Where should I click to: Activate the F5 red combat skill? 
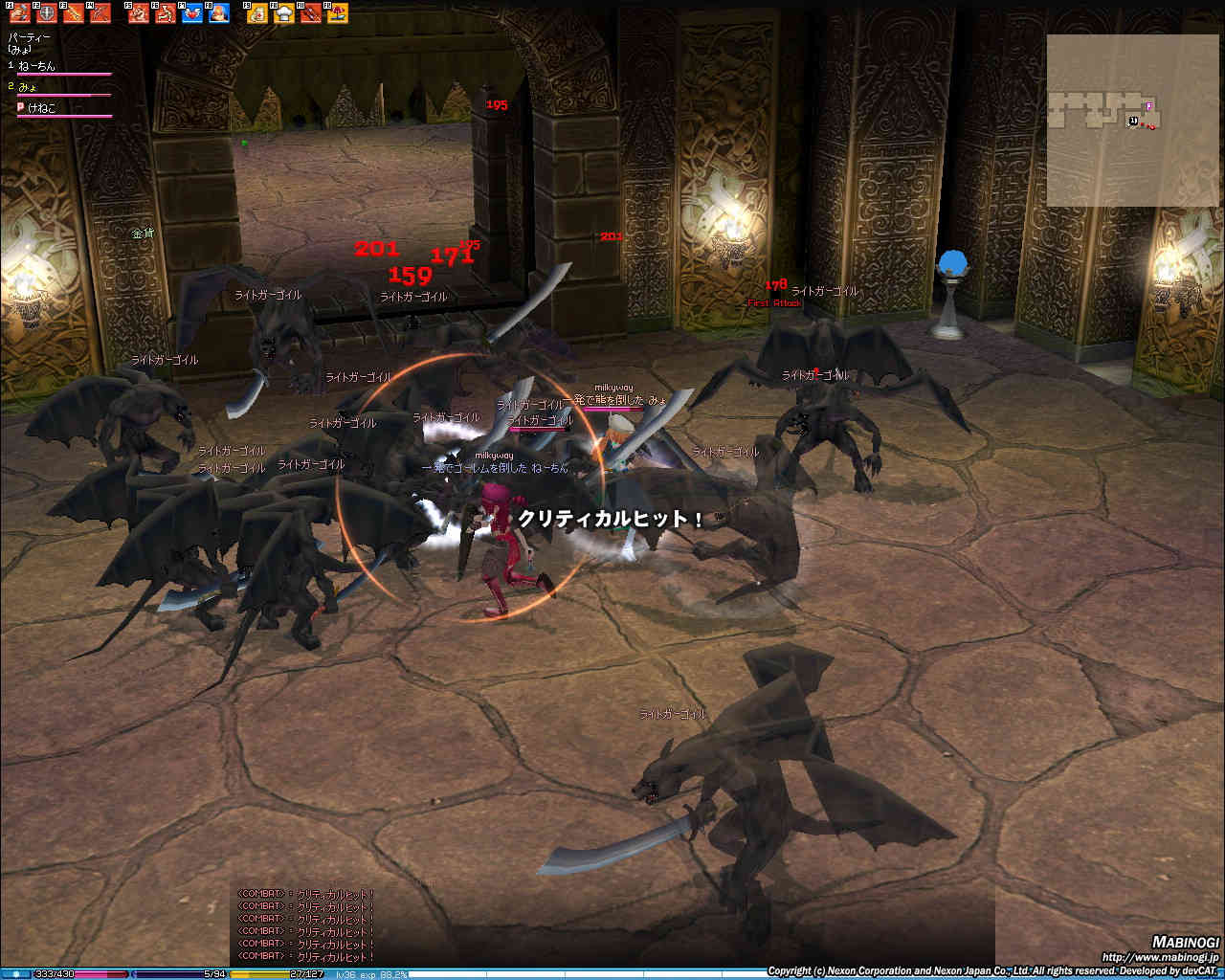pos(139,13)
